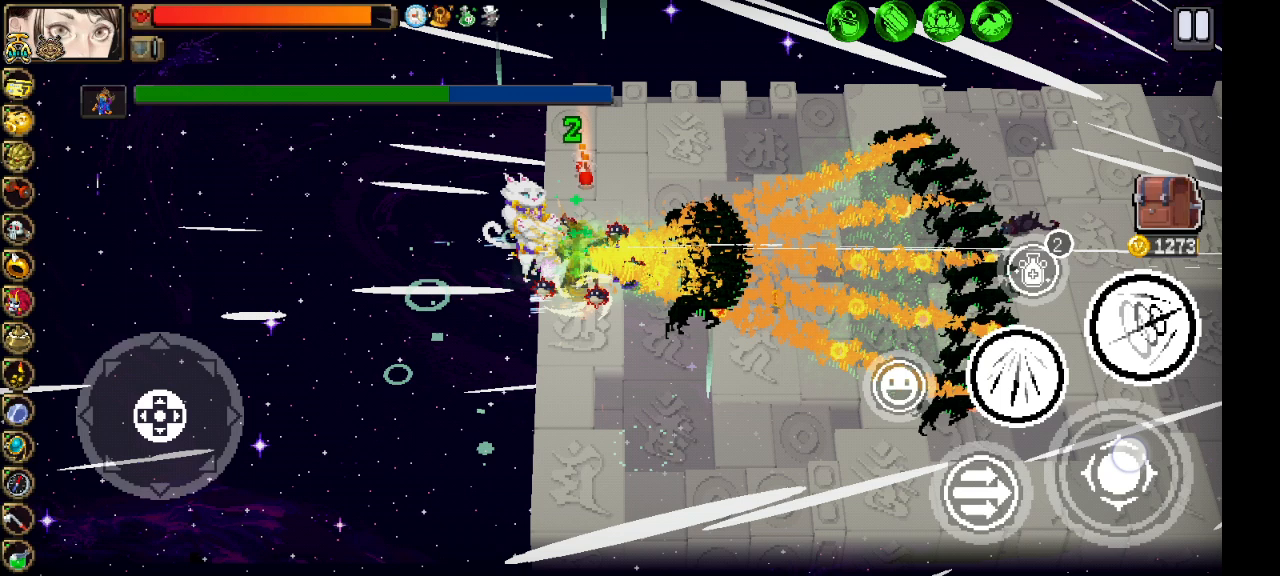
Task: Select the green handshake buff orb
Action: (x=990, y=21)
